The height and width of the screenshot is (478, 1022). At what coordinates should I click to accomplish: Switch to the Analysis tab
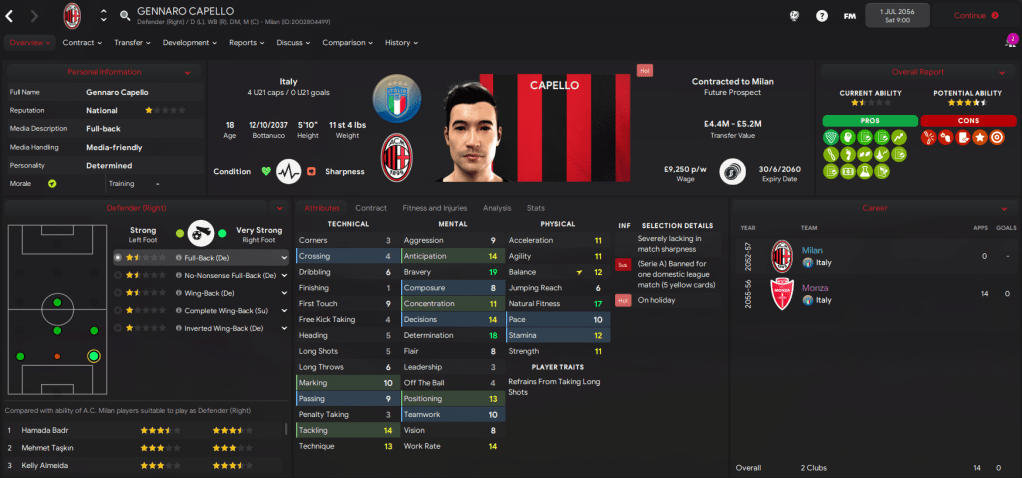pyautogui.click(x=497, y=208)
